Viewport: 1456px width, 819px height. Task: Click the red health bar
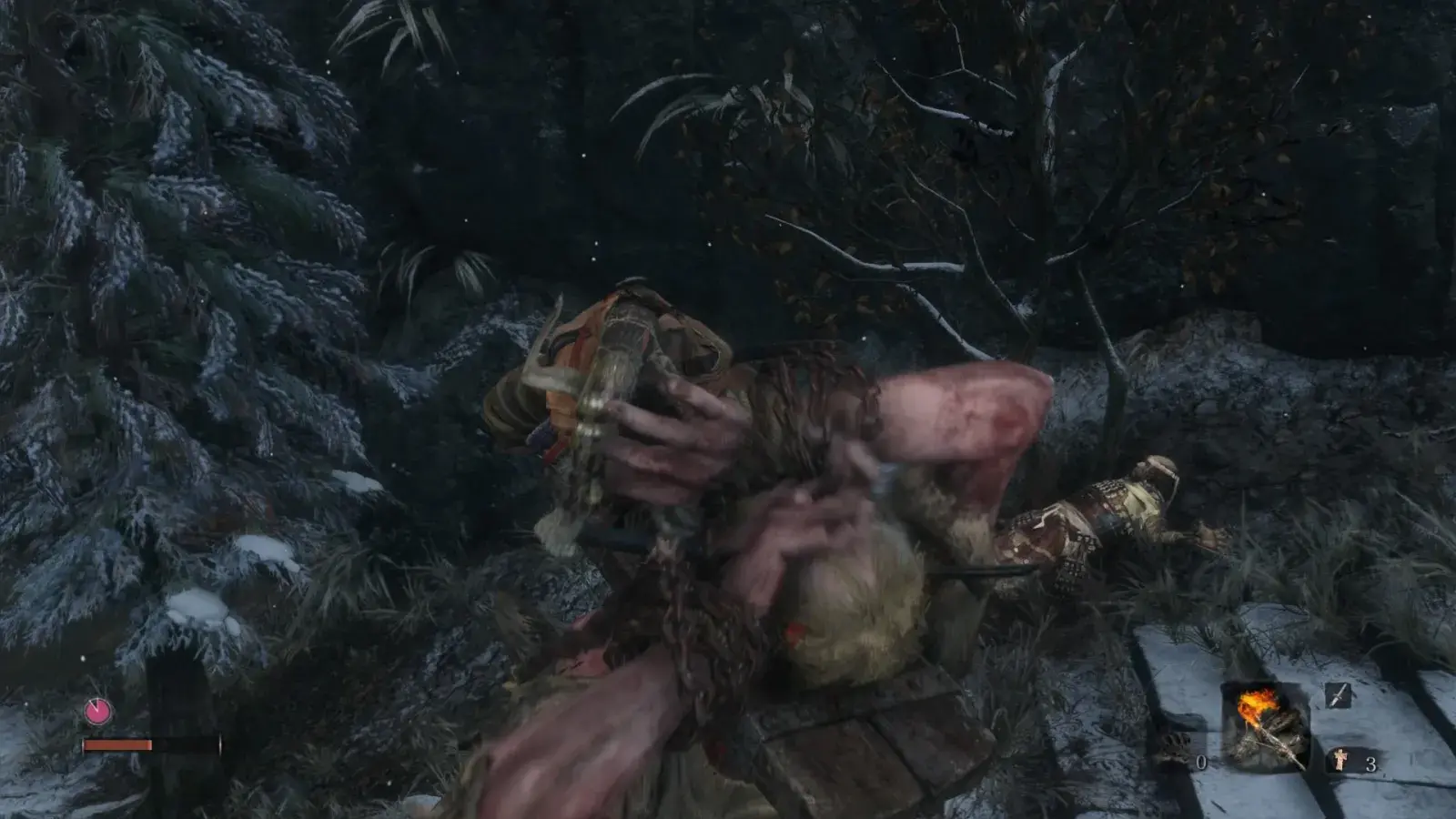[116, 744]
